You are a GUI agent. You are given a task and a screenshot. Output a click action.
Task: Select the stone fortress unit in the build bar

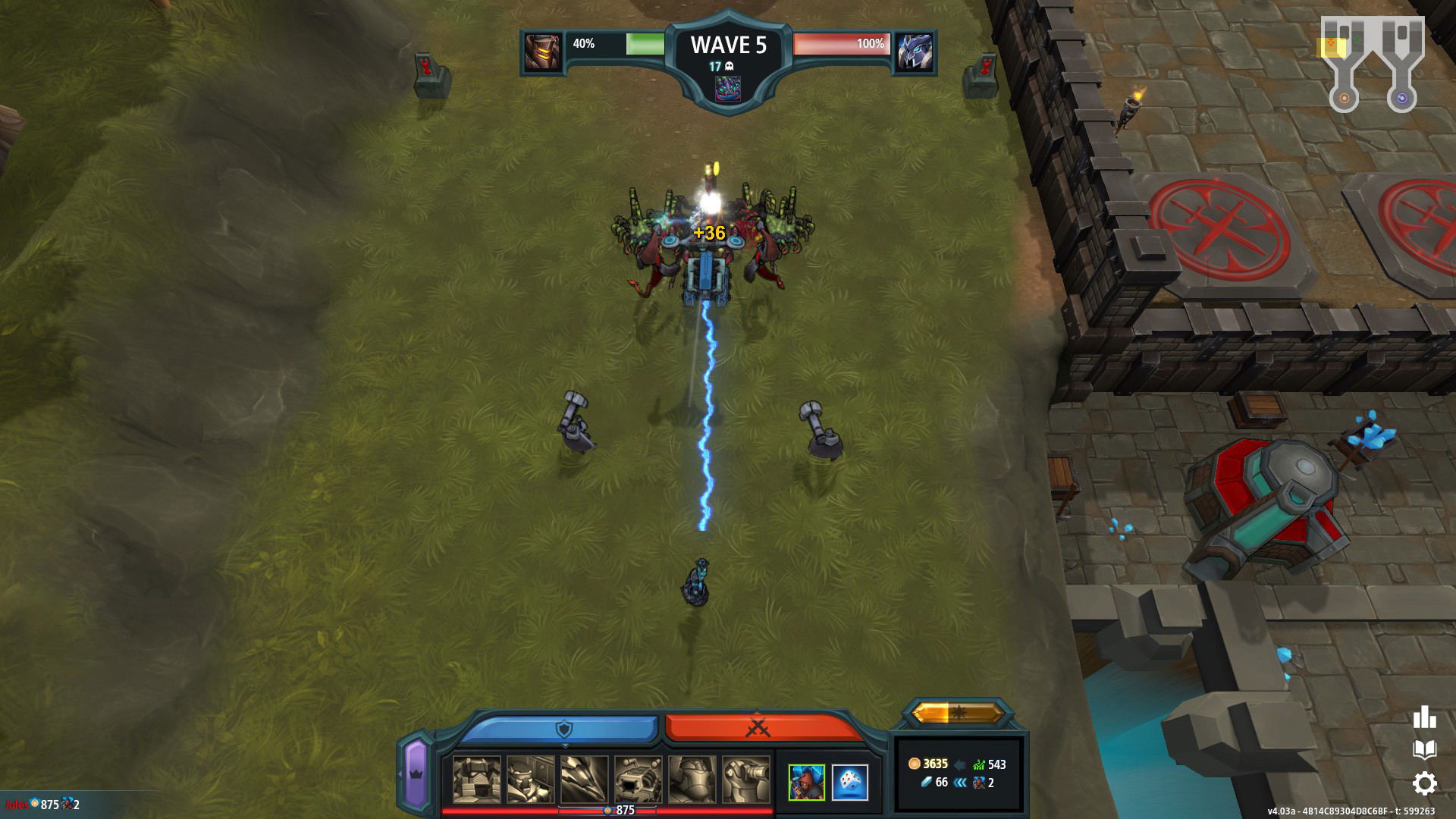tap(476, 780)
